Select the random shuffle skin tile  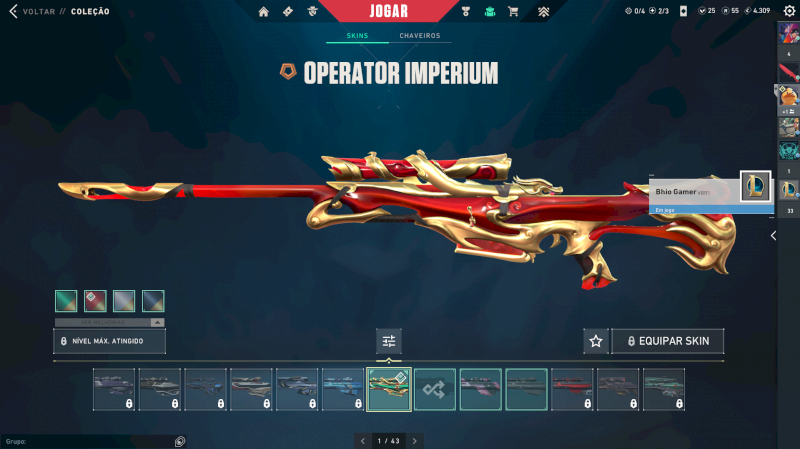point(435,389)
